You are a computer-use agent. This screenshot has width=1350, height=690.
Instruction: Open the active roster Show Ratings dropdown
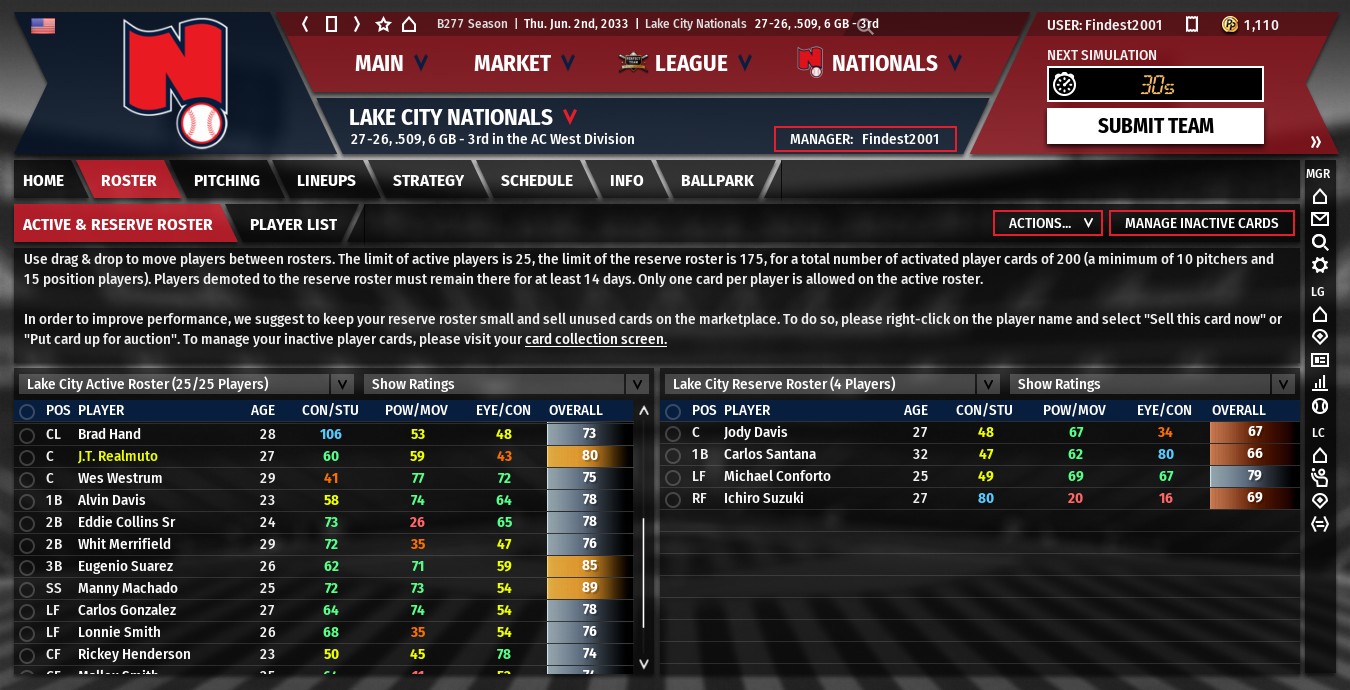[x=507, y=384]
